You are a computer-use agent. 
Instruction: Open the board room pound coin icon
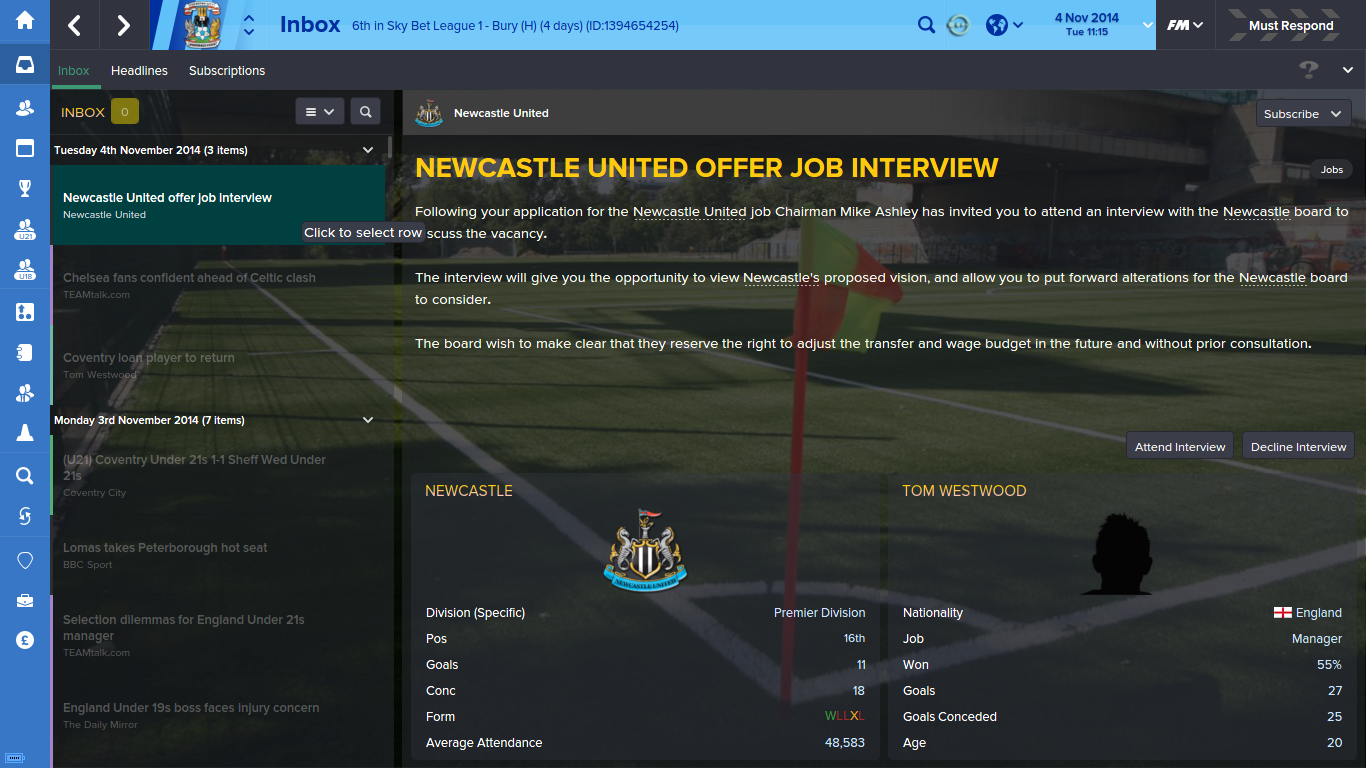click(24, 641)
